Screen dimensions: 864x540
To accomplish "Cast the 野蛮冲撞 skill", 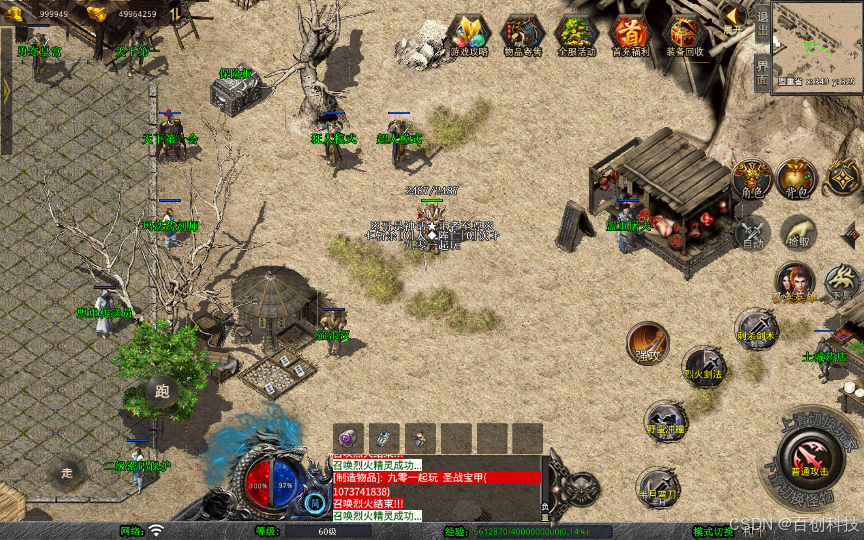I will coord(665,420).
